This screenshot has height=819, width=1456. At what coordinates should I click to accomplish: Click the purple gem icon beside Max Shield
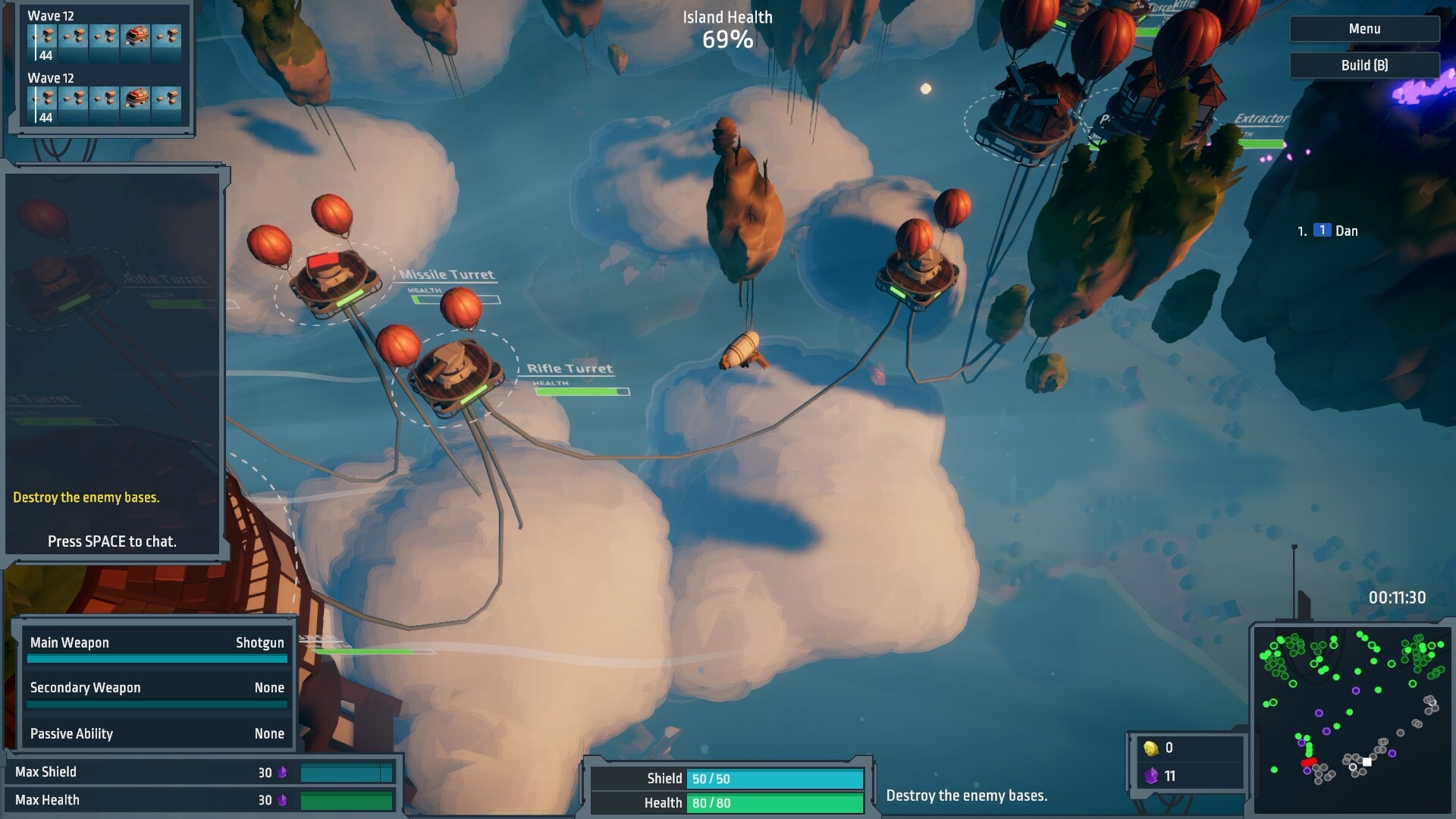(x=281, y=771)
